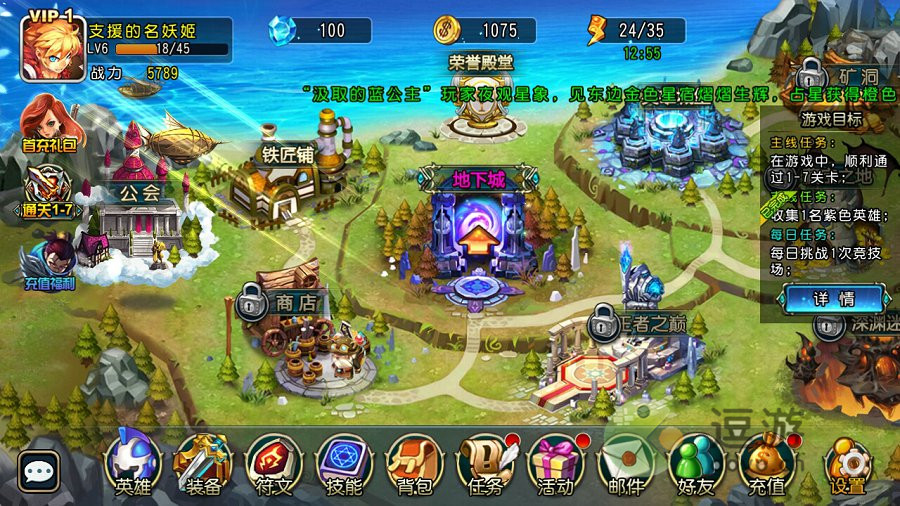Viewport: 900px width, 506px height.
Task: Open the chat bubble button
Action: click(x=39, y=471)
